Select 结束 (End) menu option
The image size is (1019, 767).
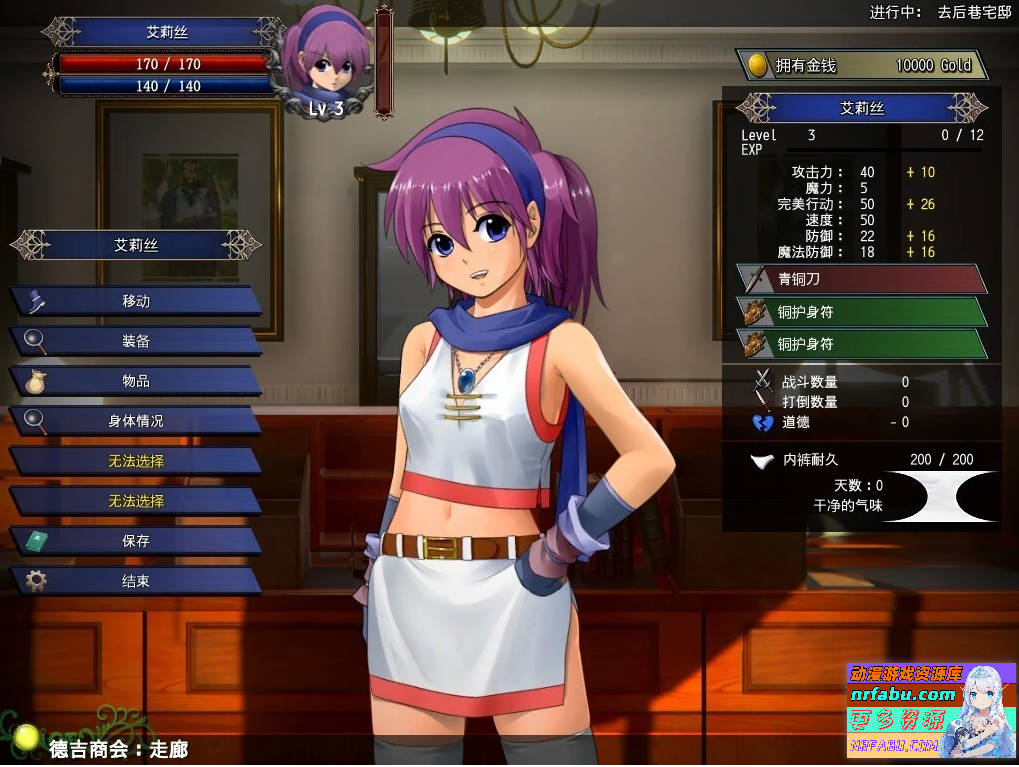pyautogui.click(x=136, y=581)
